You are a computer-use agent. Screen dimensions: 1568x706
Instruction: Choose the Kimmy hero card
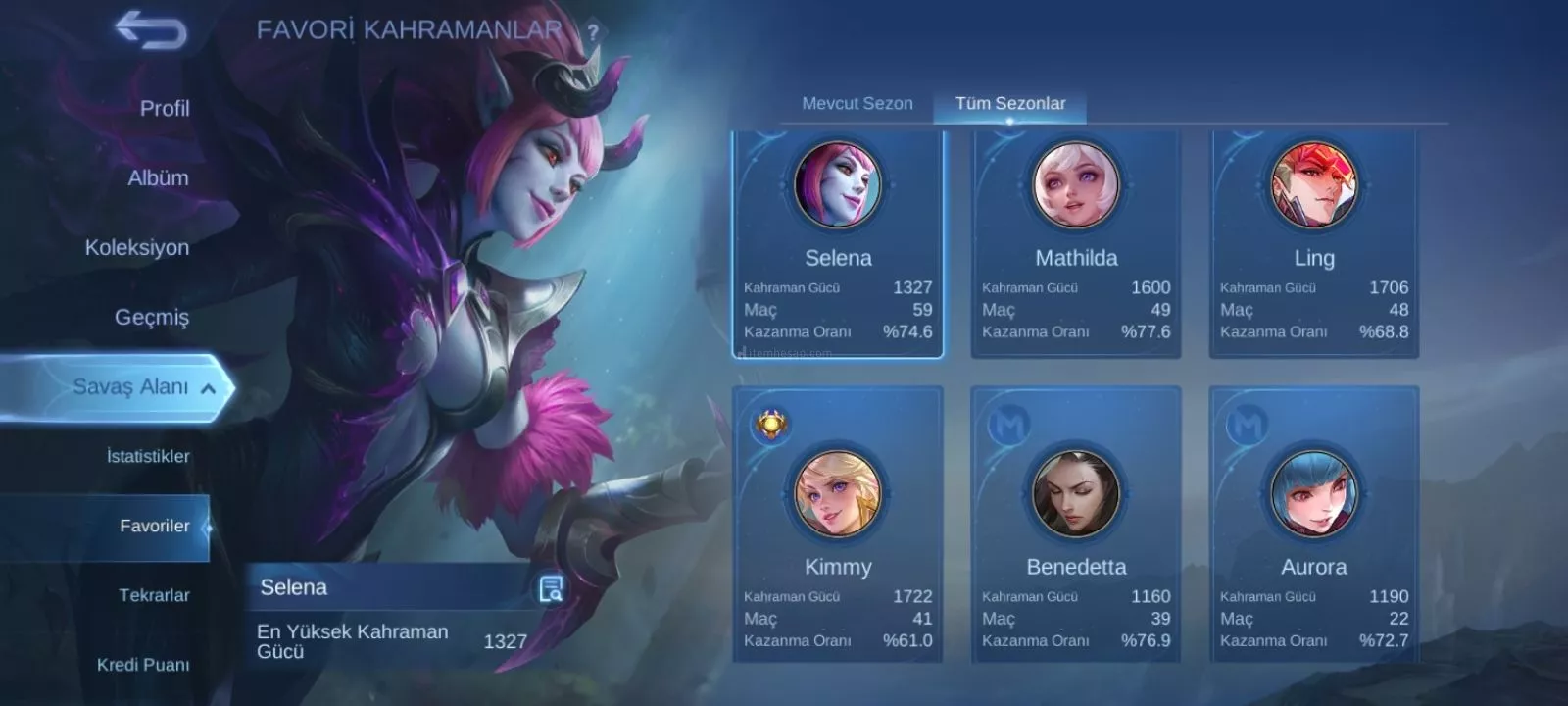coord(838,525)
